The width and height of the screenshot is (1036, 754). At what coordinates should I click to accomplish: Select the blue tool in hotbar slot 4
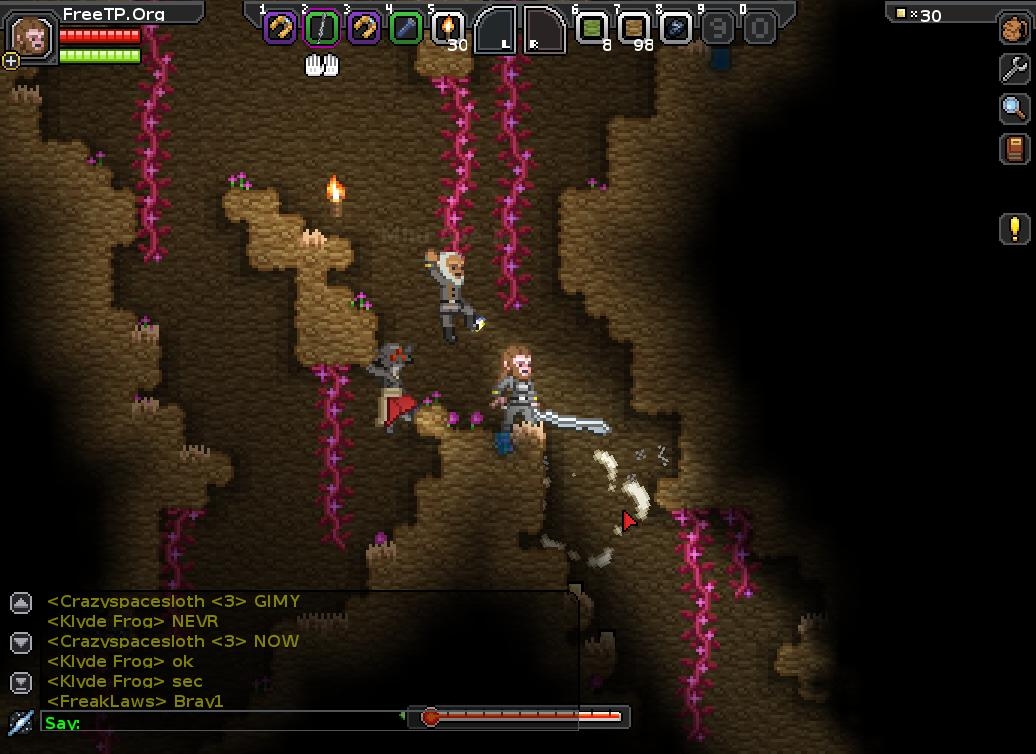(405, 28)
